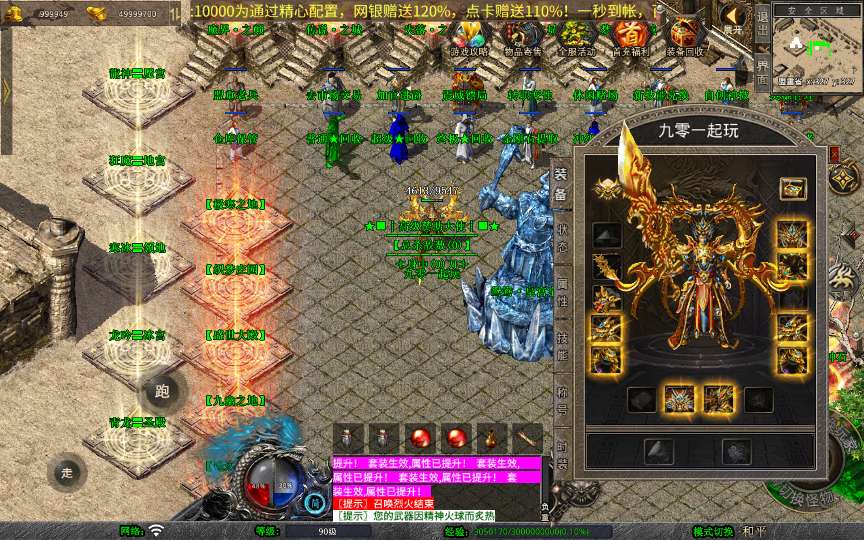
Task: Switch to the 技能 skills tab
Action: [x=562, y=347]
